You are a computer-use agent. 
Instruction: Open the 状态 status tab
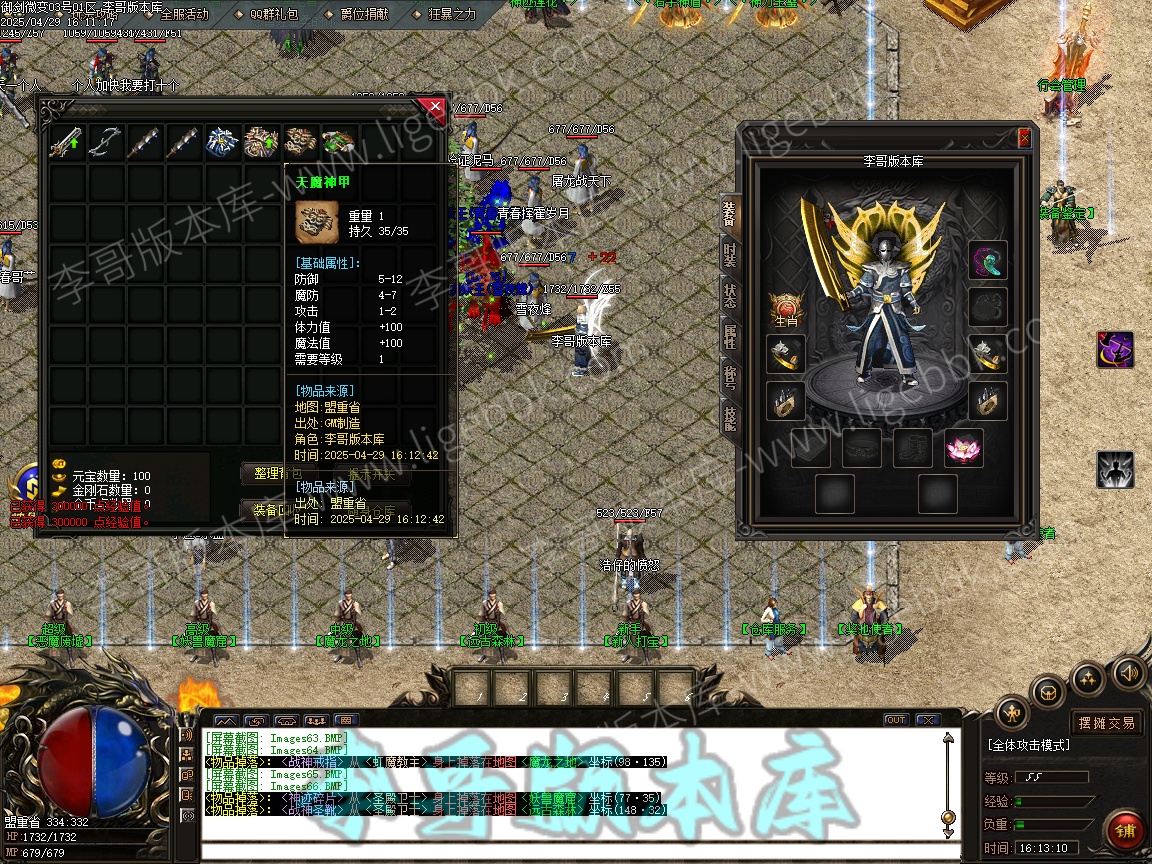[730, 295]
